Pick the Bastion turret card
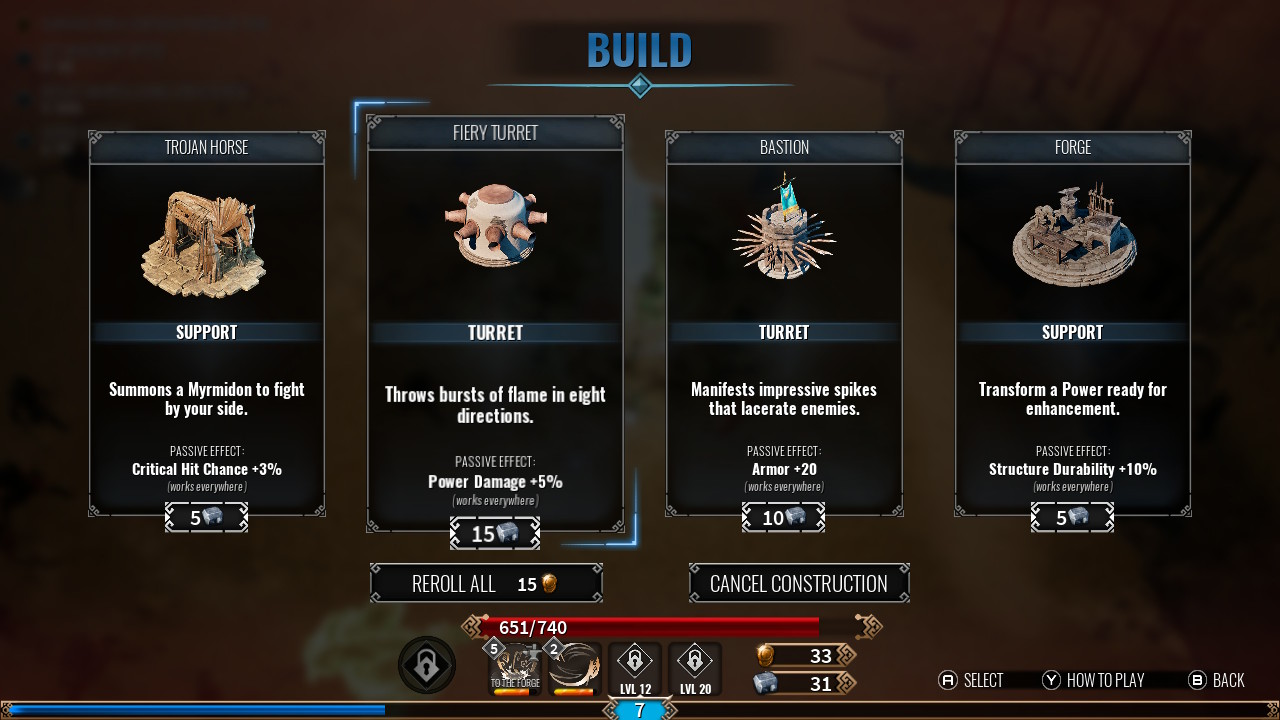The height and width of the screenshot is (720, 1280). (x=784, y=323)
